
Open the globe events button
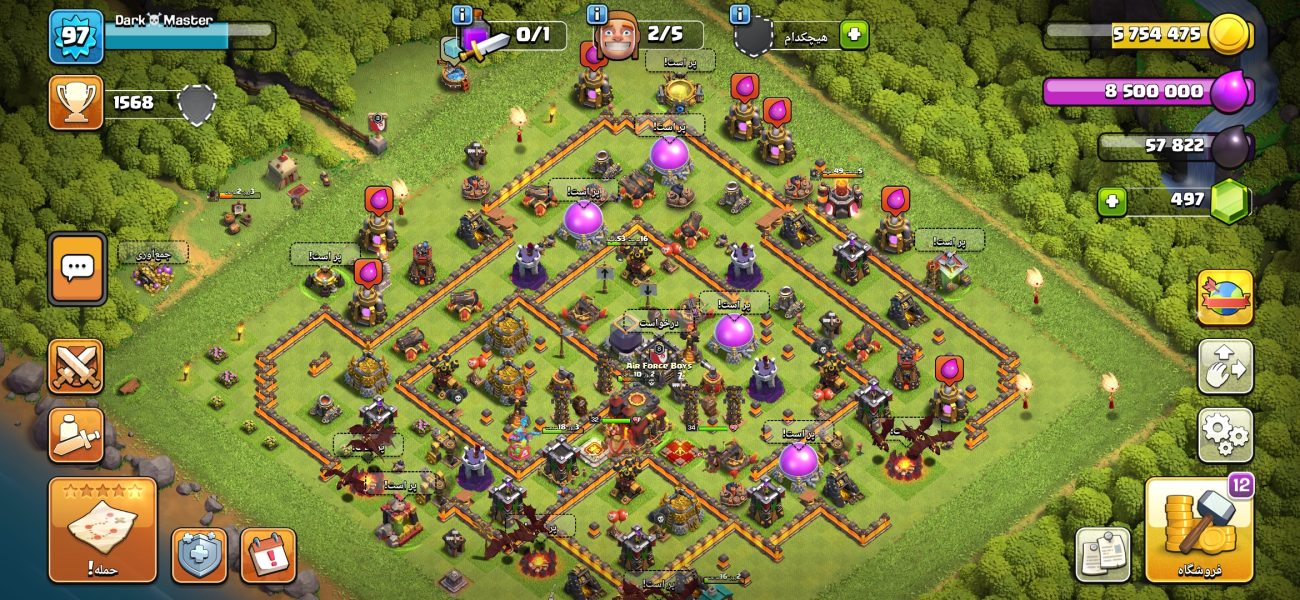1225,297
